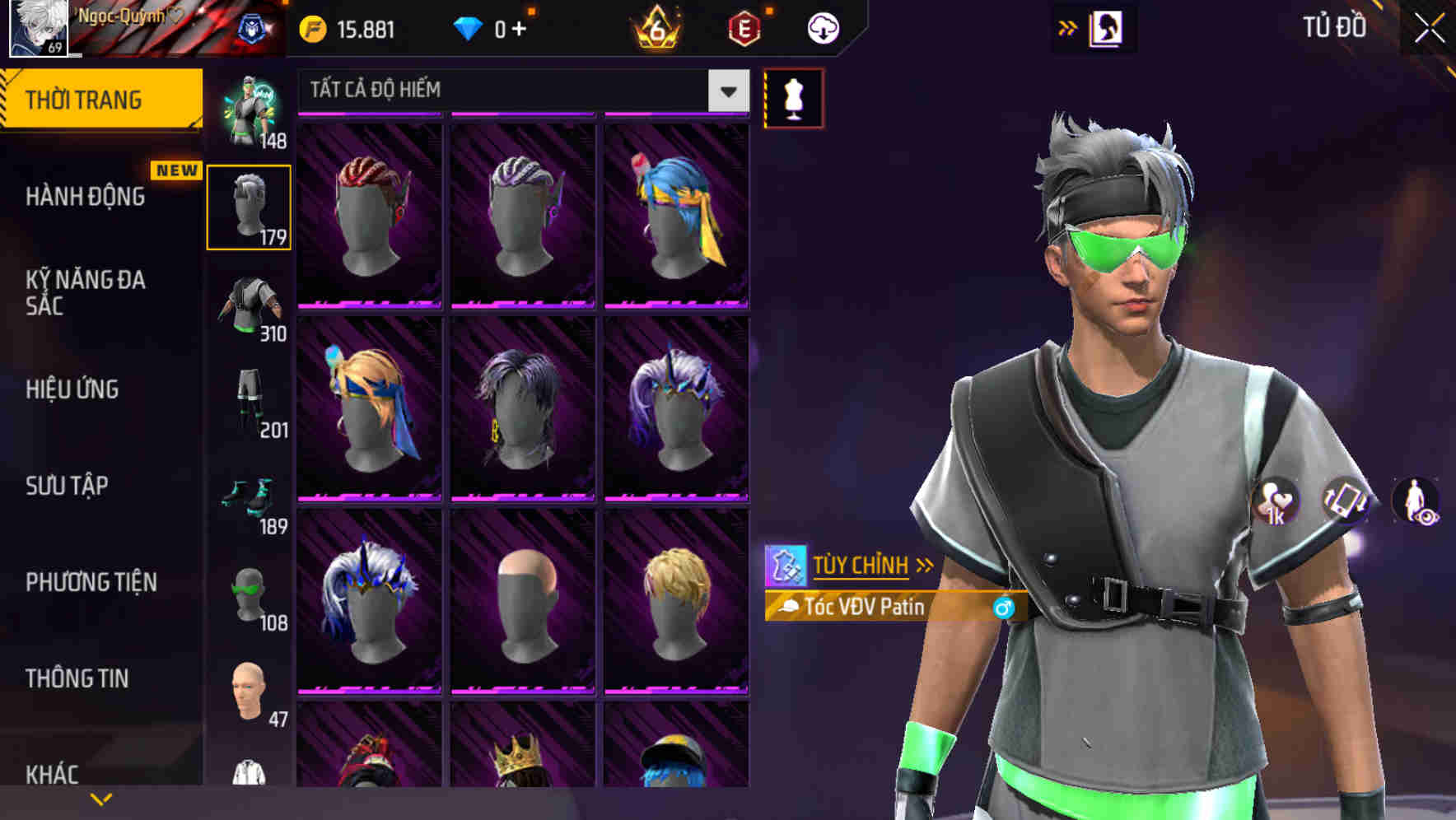The width and height of the screenshot is (1456, 820).
Task: Click the TÙY CHỈNH customization link
Action: coord(863,565)
